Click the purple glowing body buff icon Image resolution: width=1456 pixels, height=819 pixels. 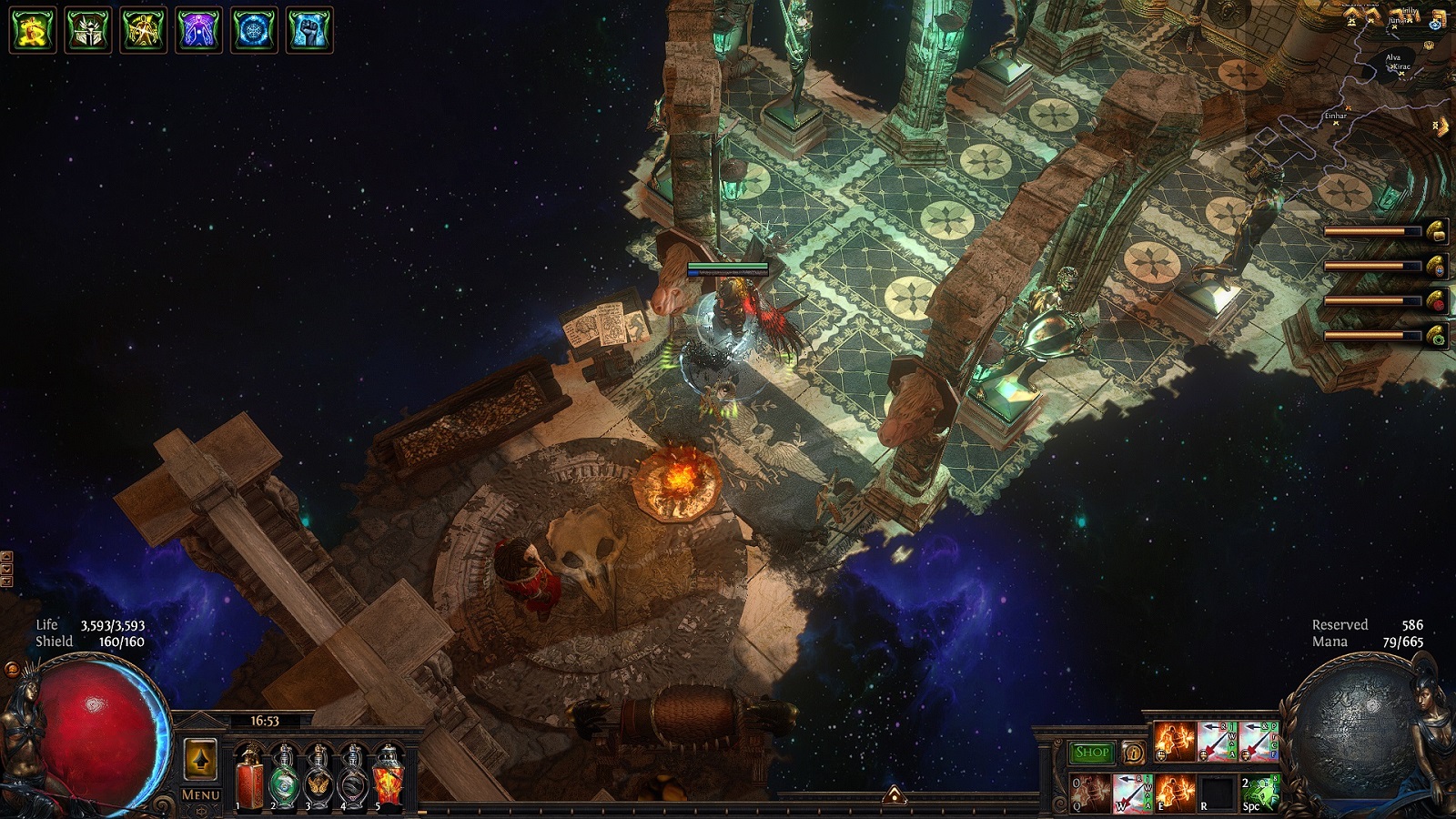pyautogui.click(x=198, y=30)
